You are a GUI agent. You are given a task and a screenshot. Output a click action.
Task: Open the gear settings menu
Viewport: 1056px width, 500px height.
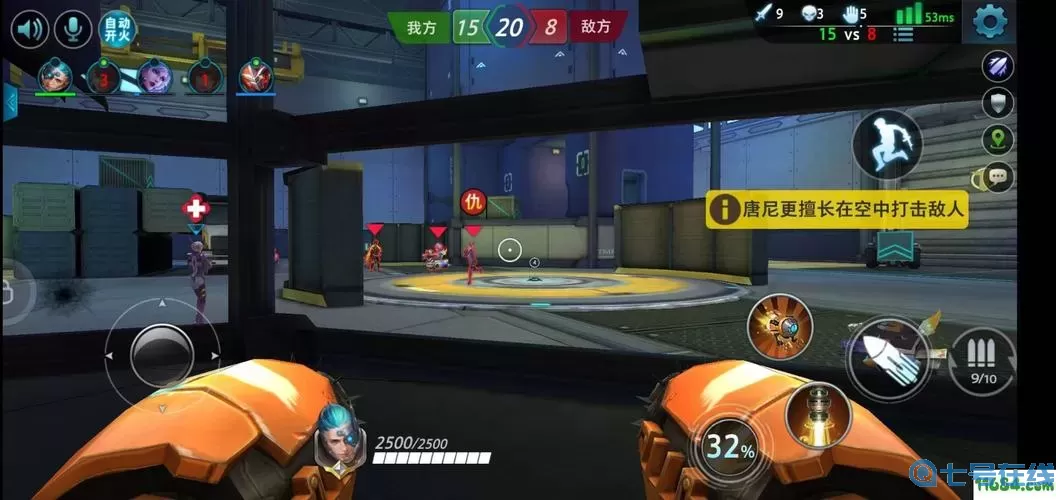989,21
